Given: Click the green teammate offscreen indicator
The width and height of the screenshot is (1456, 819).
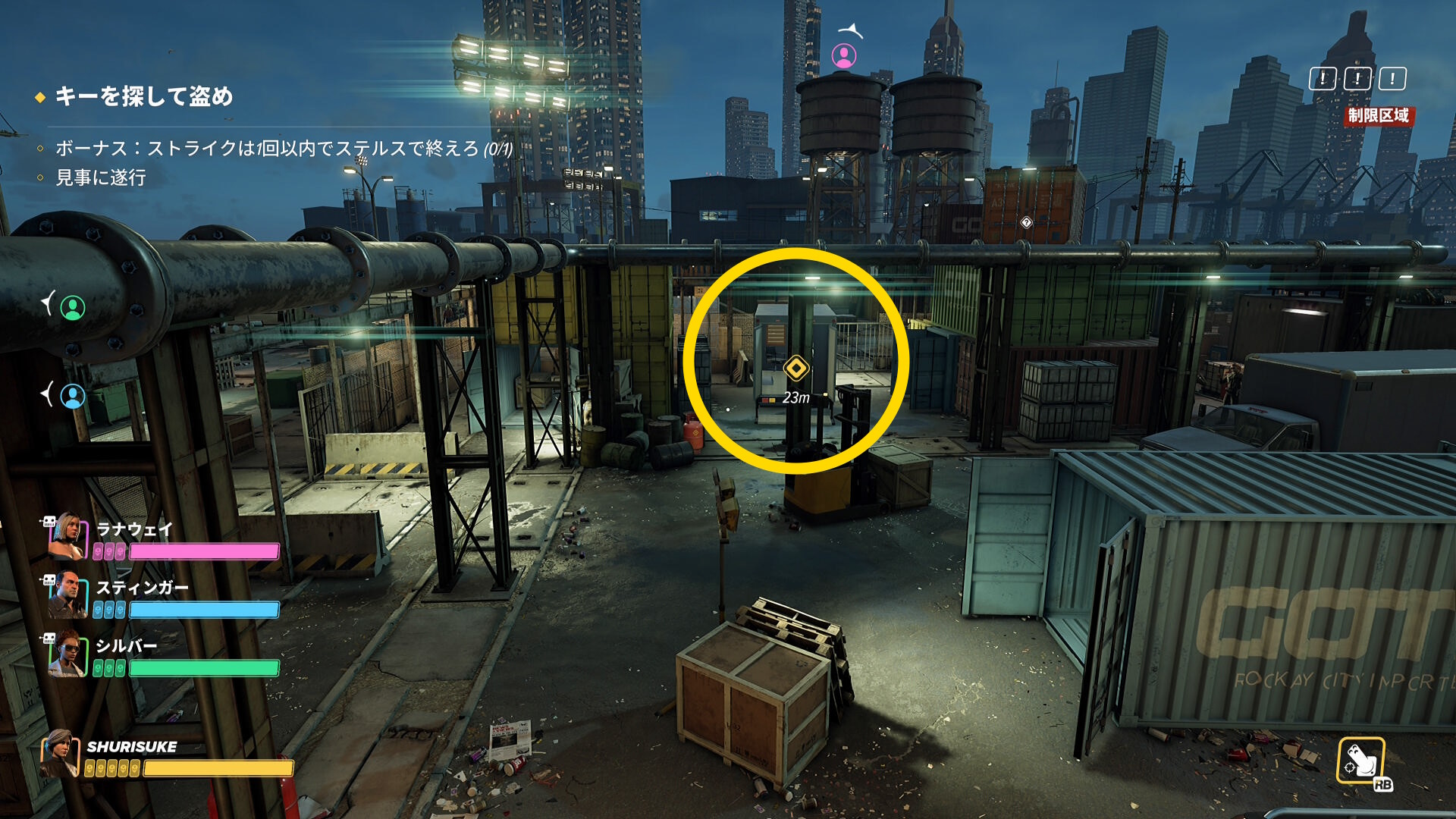Looking at the screenshot, I should click(73, 308).
